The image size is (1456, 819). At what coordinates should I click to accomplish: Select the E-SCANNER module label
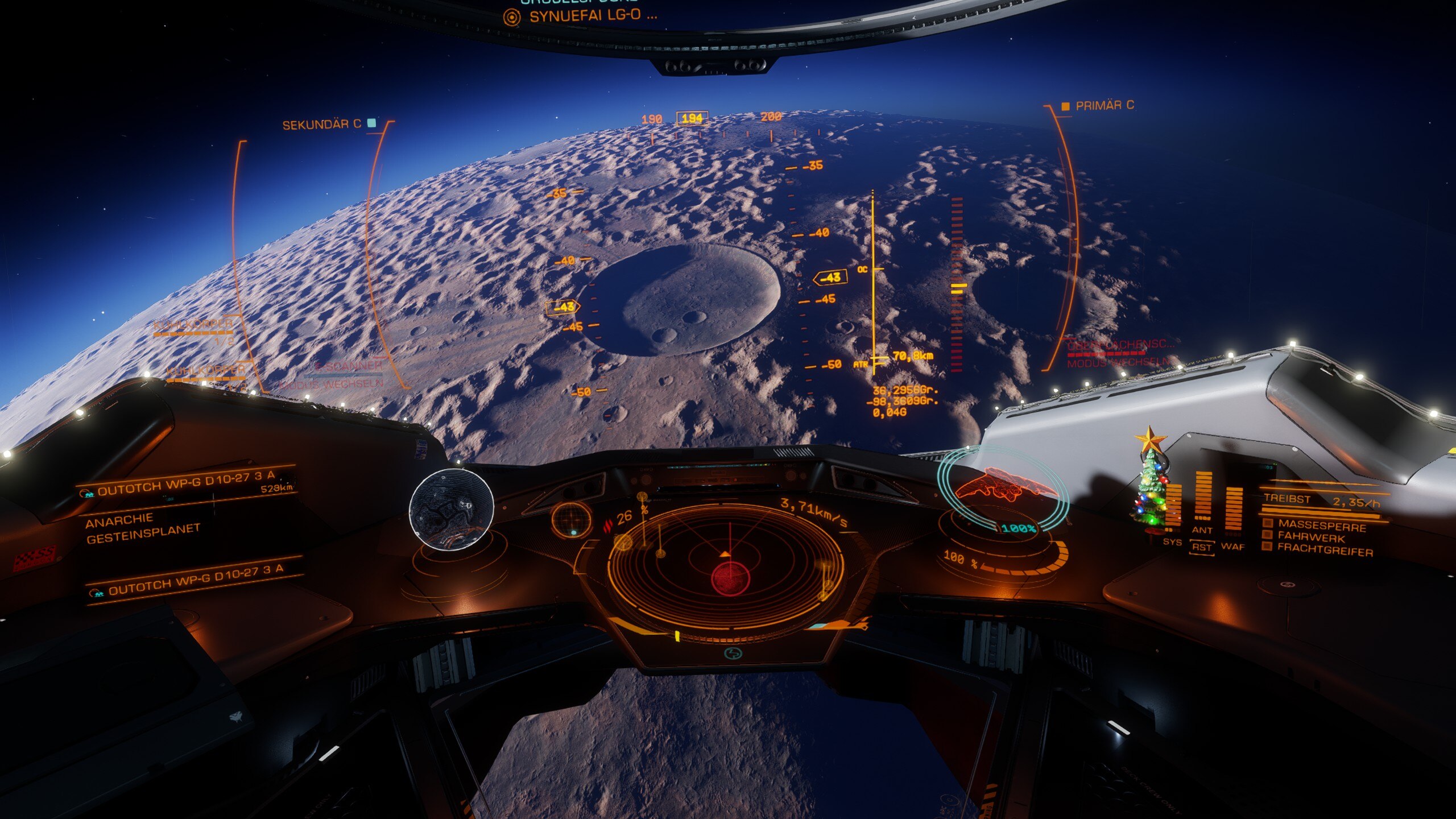click(348, 366)
